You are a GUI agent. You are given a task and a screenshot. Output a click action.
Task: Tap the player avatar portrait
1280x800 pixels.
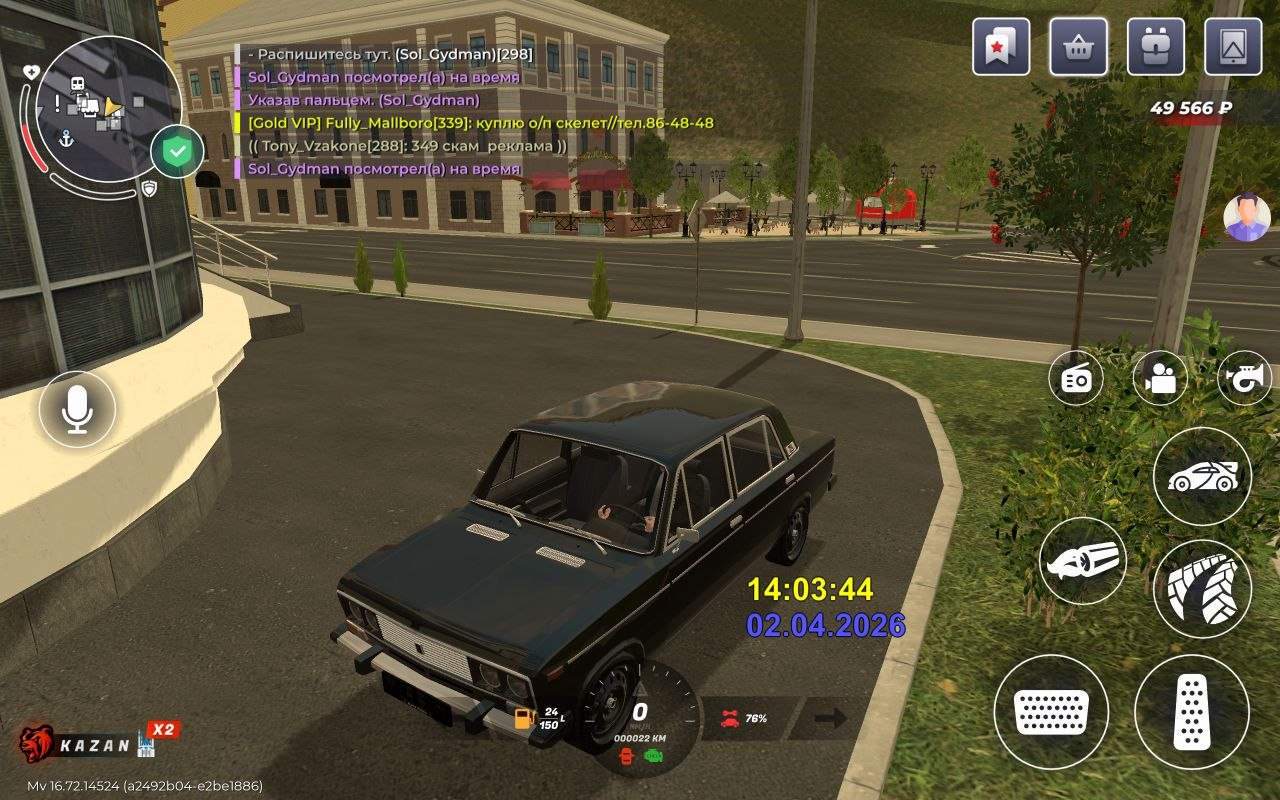[1246, 218]
